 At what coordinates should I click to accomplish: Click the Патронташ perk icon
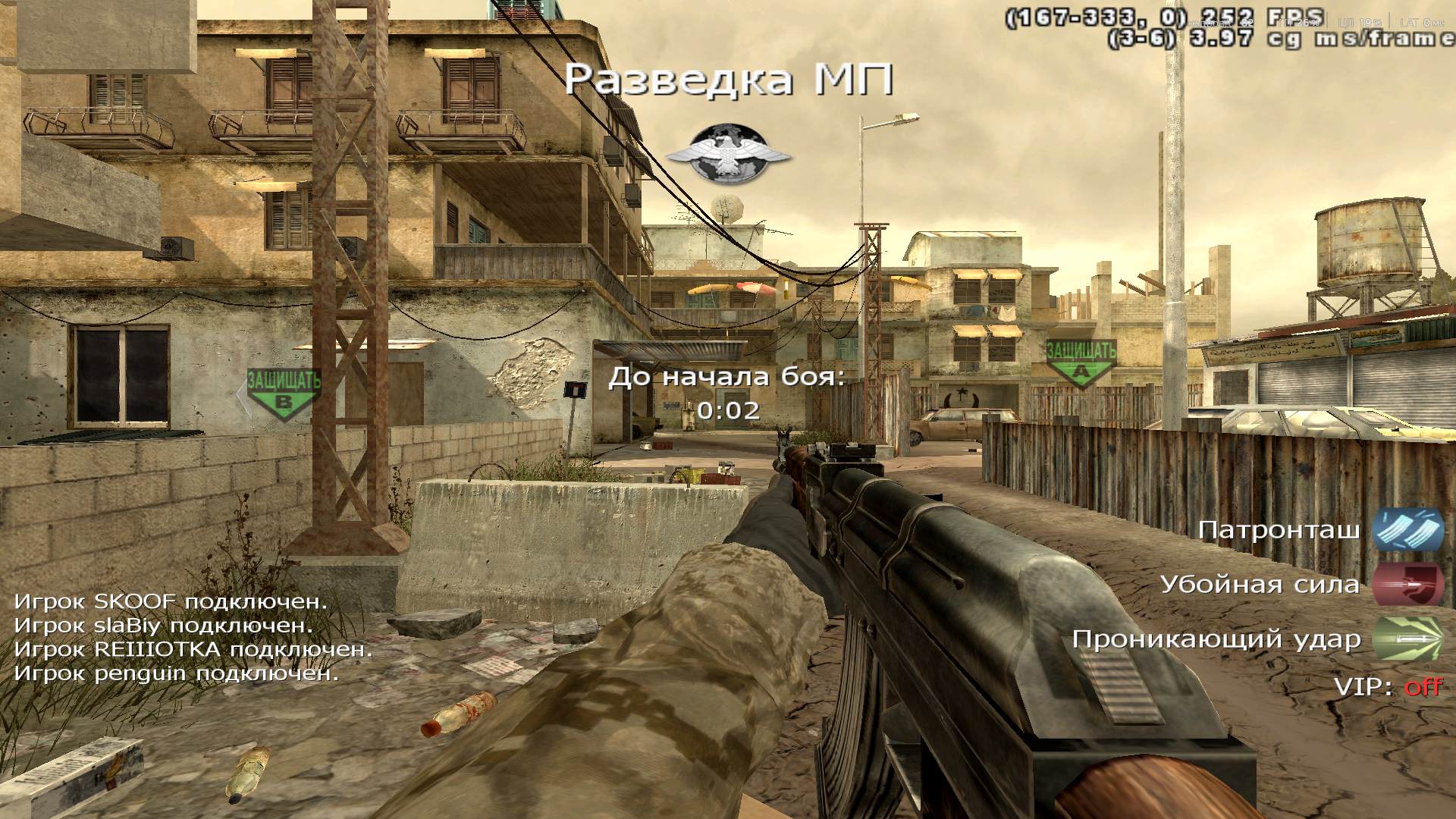pos(1407,529)
